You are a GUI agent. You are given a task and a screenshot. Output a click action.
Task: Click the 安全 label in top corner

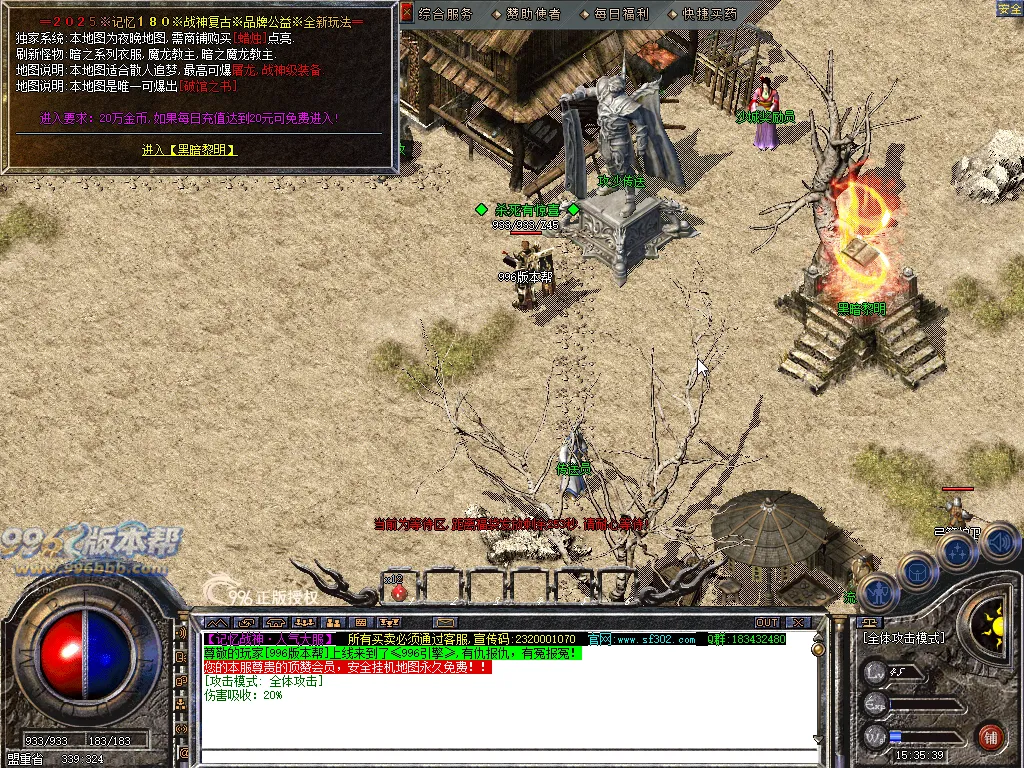1009,9
